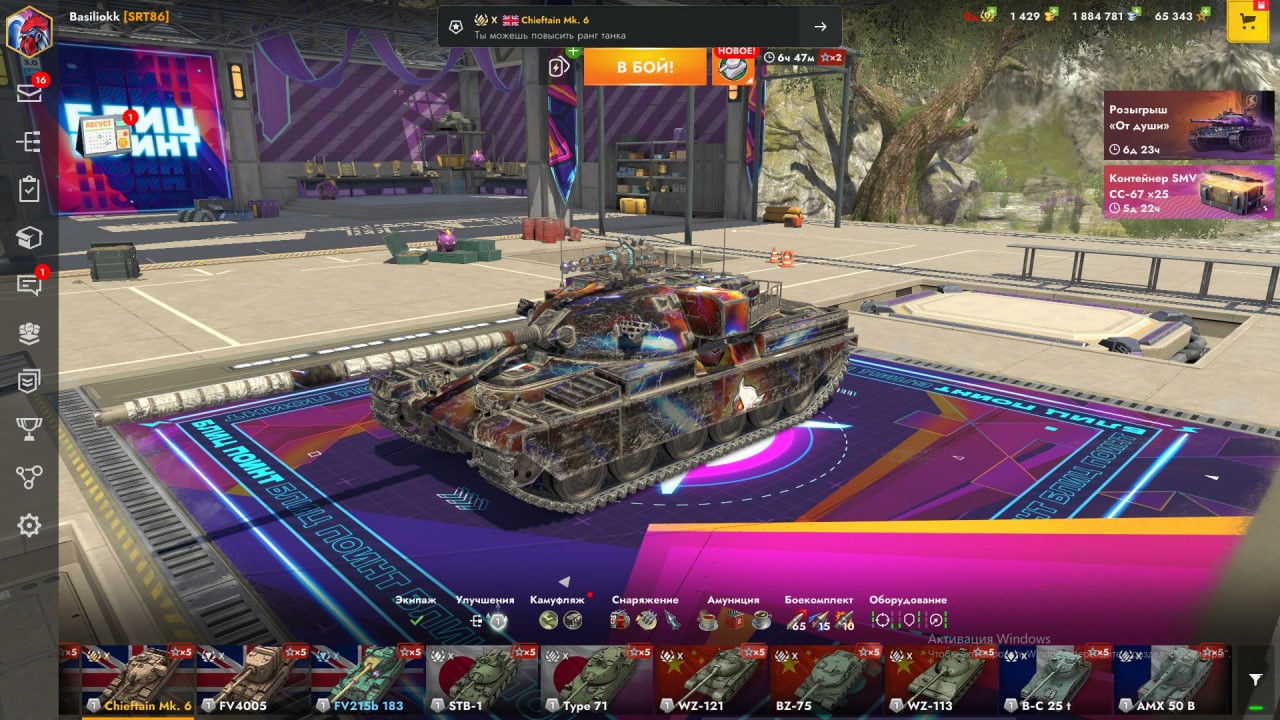
Task: Open the missions clipboard icon
Action: tap(29, 189)
